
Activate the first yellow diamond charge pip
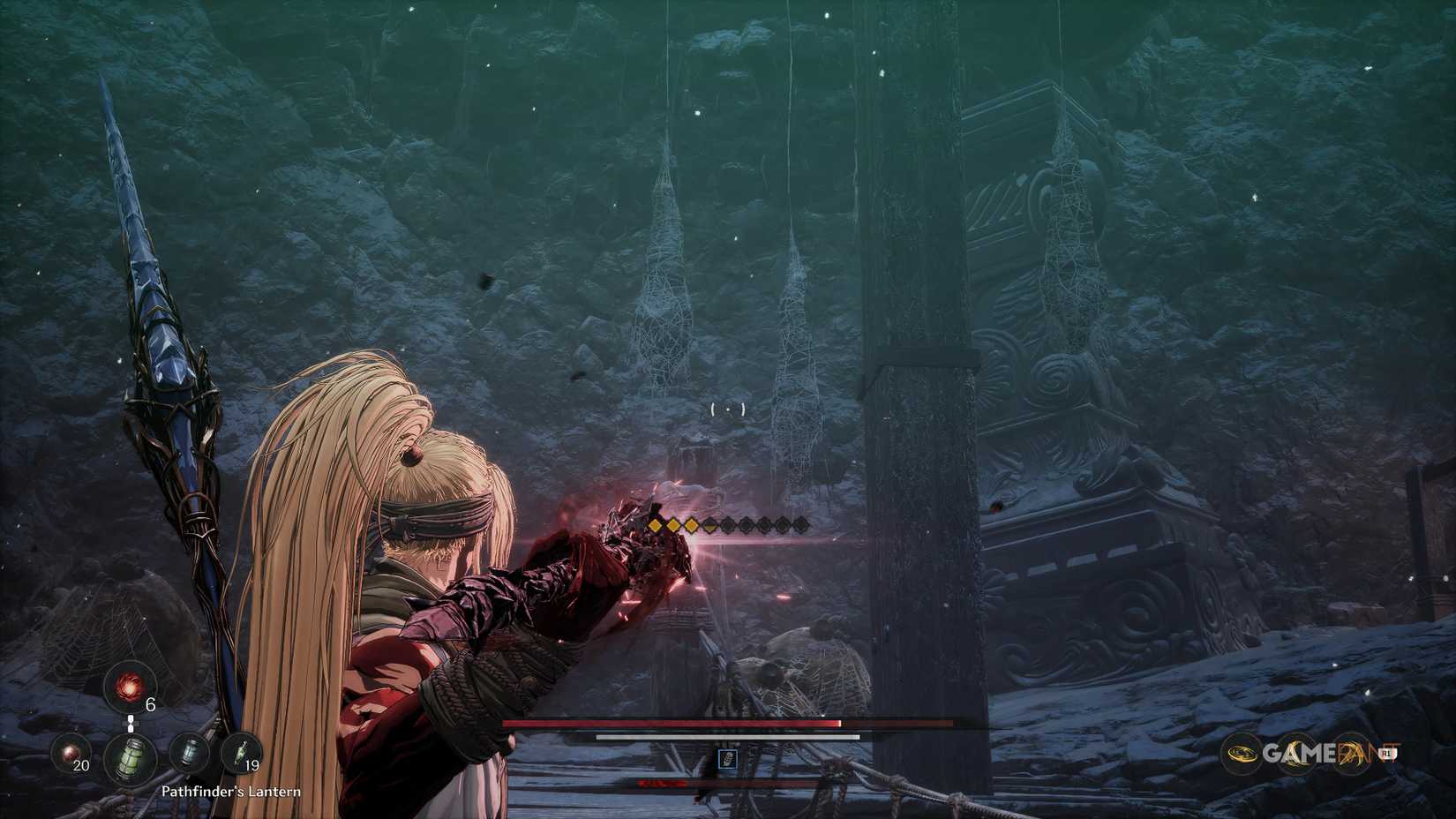coord(655,525)
